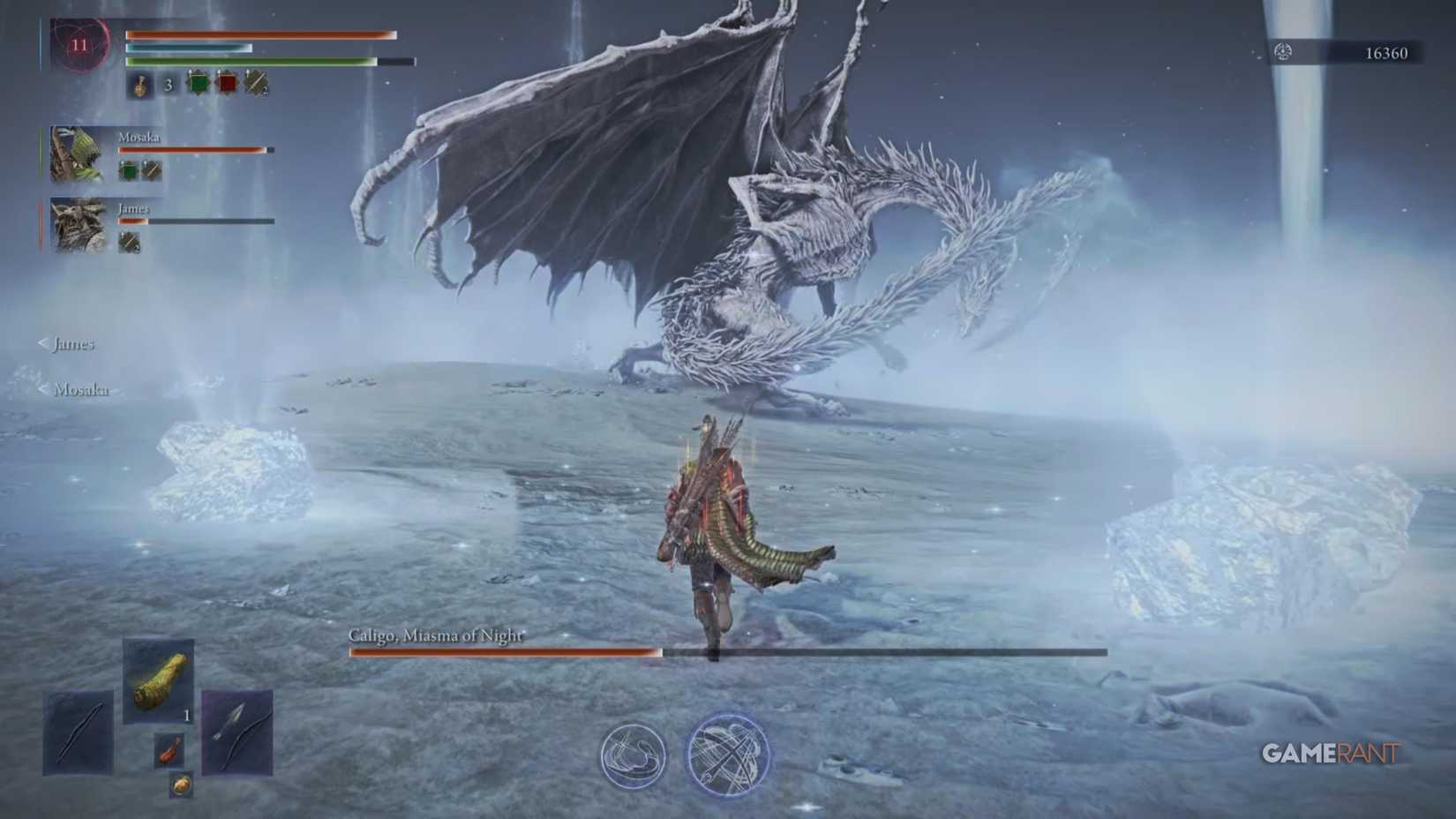This screenshot has height=819, width=1456.
Task: Toggle Mosaka's green buff indicator
Action: click(x=126, y=169)
